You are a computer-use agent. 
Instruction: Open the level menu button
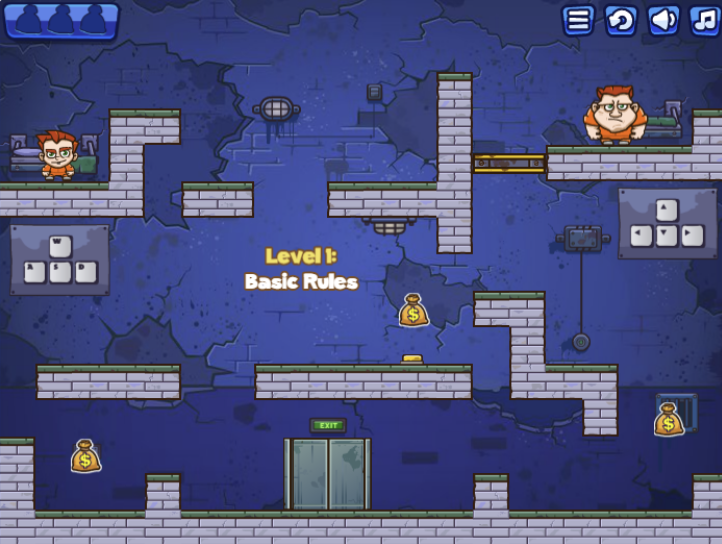(578, 20)
